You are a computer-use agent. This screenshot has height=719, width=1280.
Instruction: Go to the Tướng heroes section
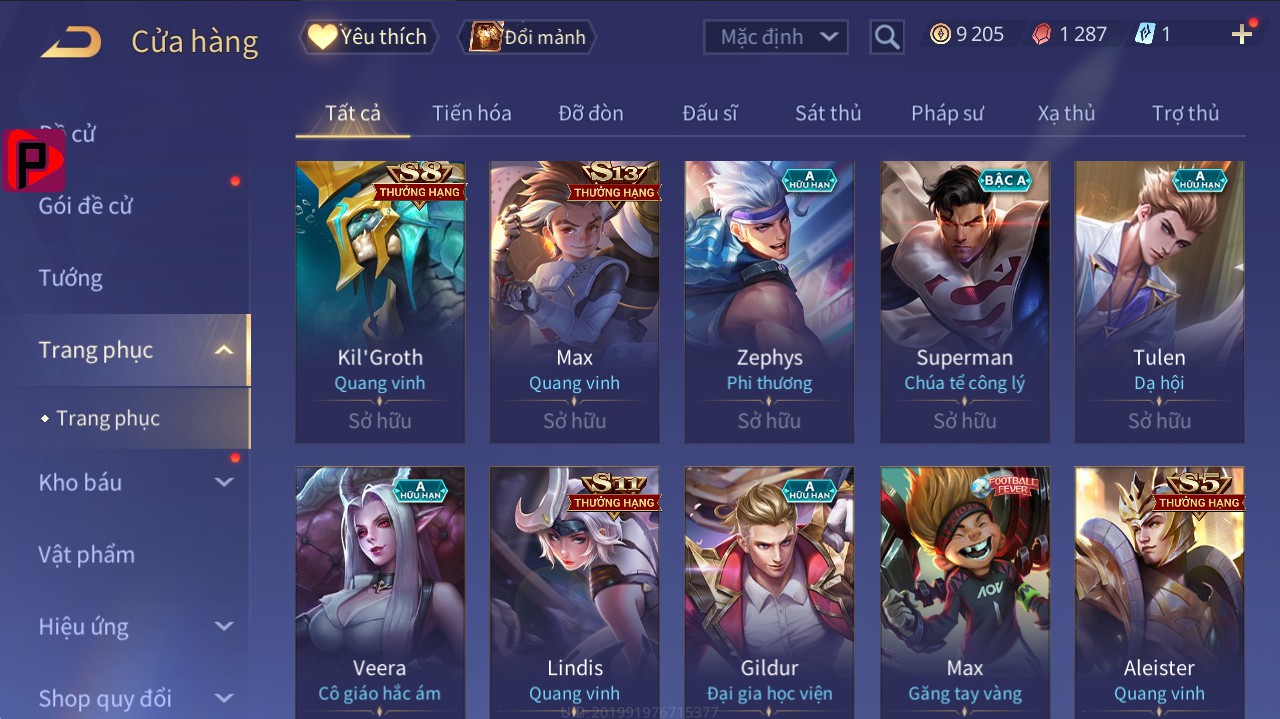[x=71, y=278]
